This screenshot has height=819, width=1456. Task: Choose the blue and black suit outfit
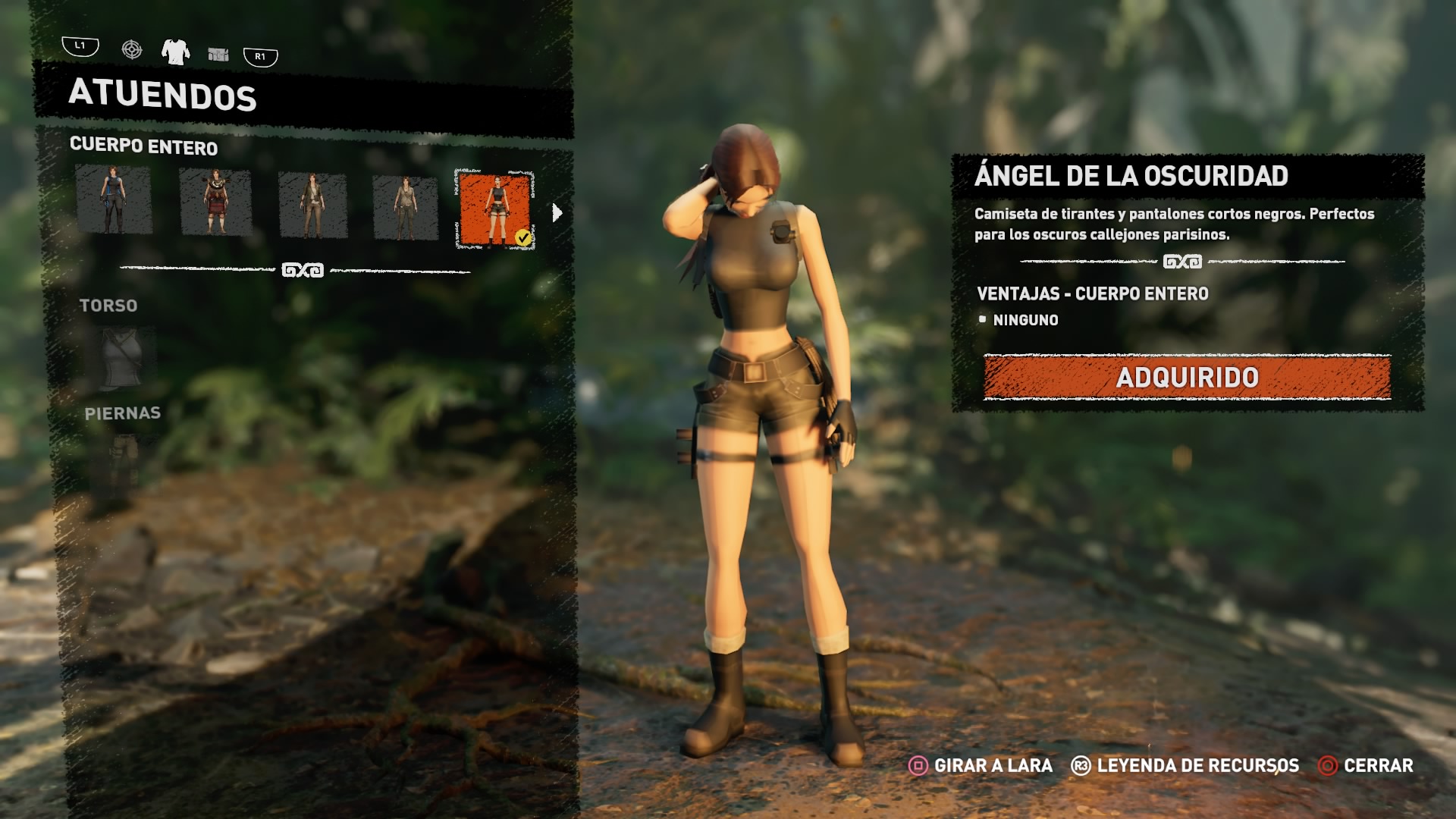[x=114, y=200]
